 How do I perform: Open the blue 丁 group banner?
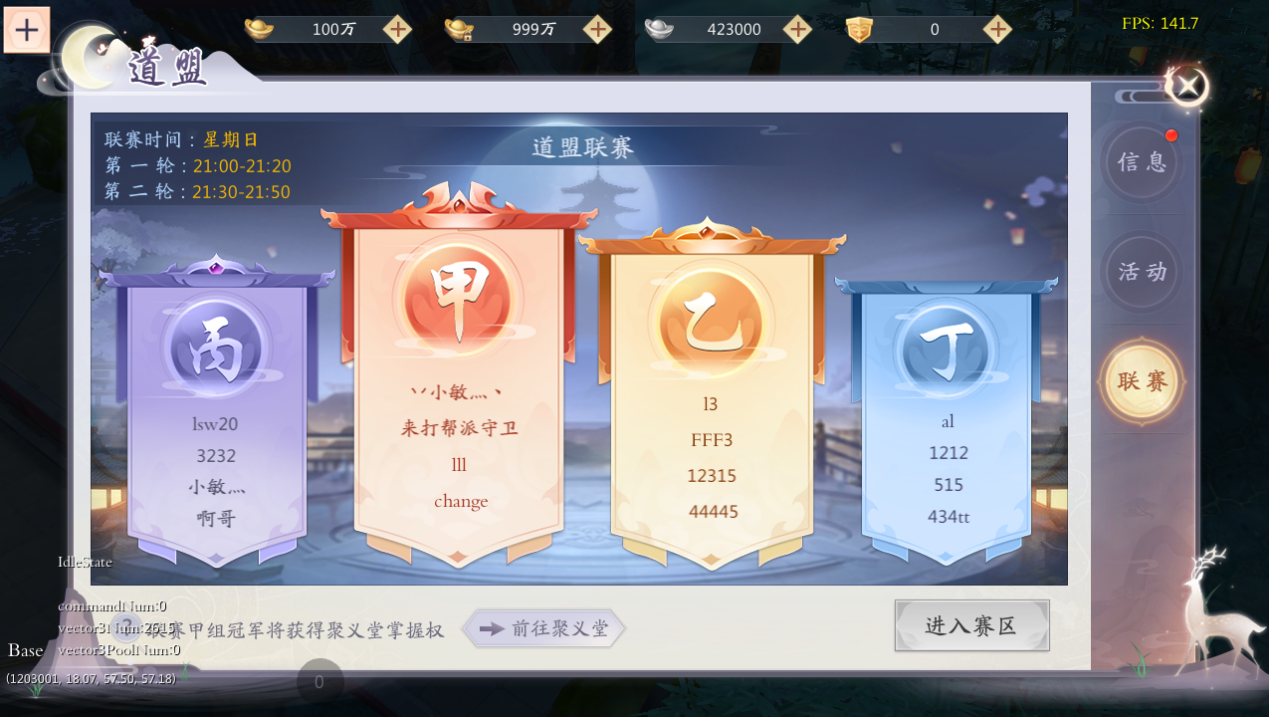946,420
